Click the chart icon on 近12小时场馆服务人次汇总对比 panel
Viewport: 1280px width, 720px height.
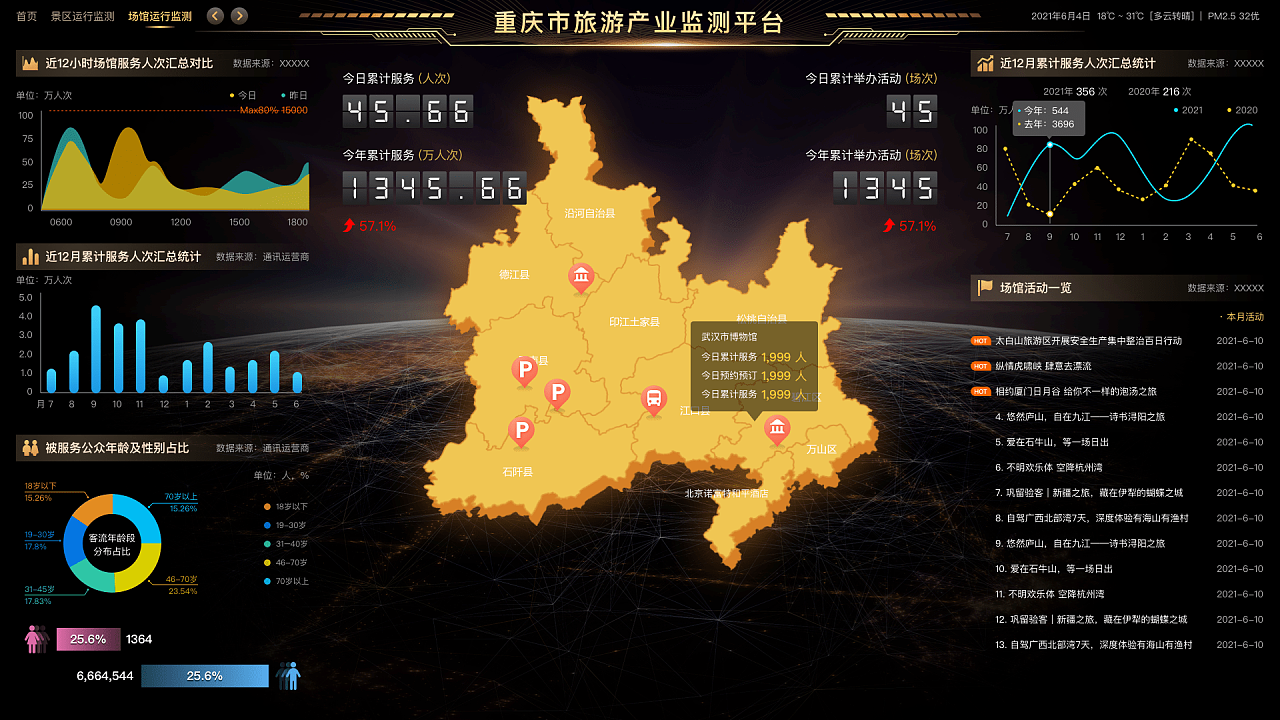(29, 63)
